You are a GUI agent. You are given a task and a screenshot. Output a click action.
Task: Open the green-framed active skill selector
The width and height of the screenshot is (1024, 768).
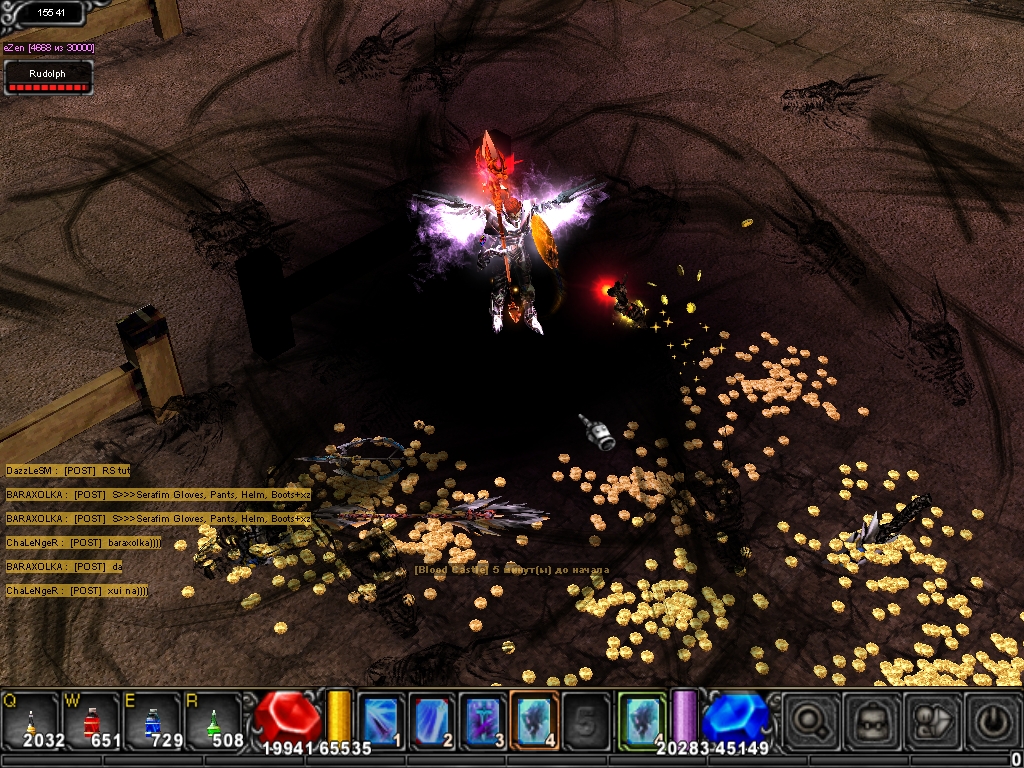pos(641,719)
